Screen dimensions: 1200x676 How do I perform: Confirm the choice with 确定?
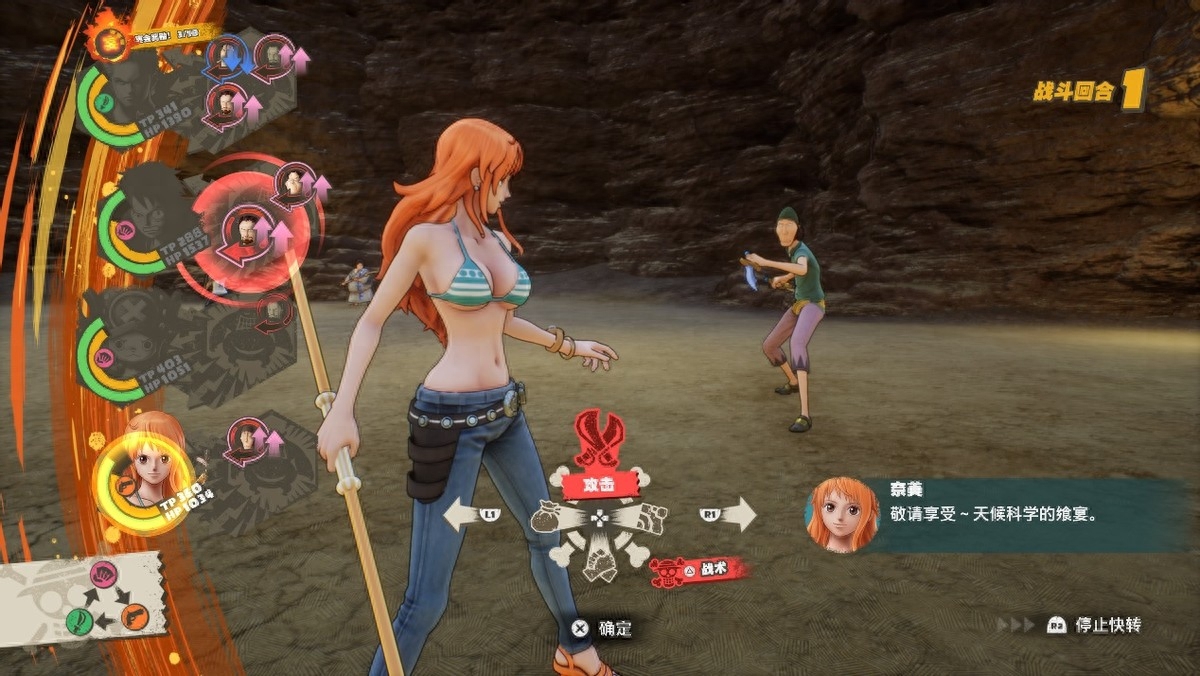point(603,629)
